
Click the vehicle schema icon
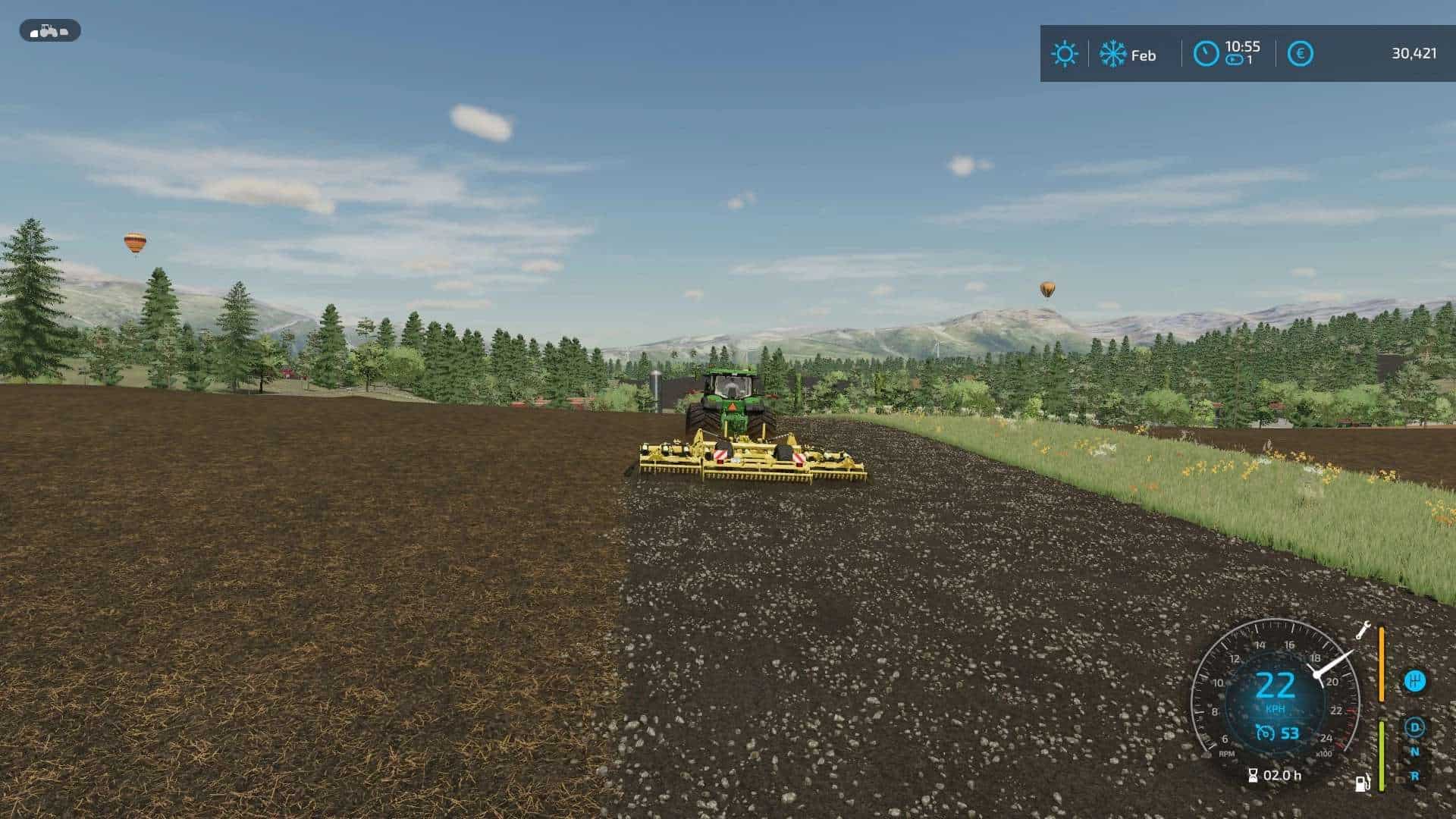point(49,31)
